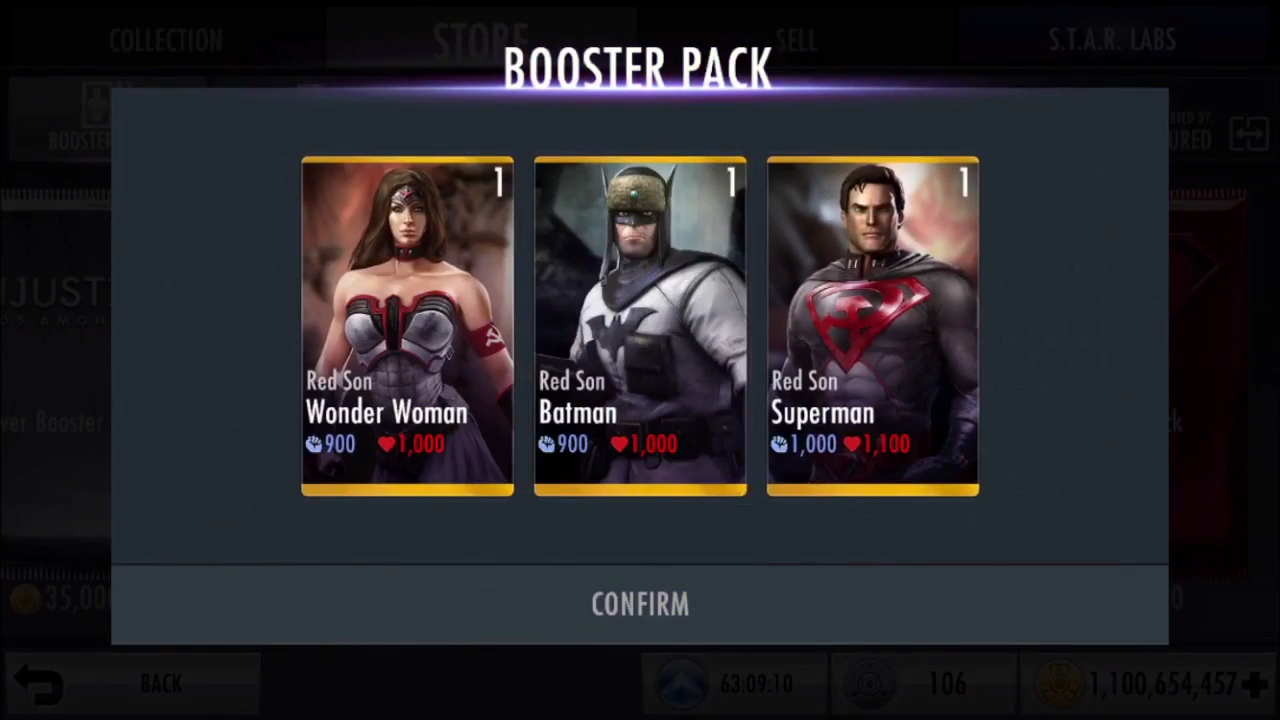
Task: Click the heart icon showing Superman's 1,100 price
Action: click(x=852, y=444)
